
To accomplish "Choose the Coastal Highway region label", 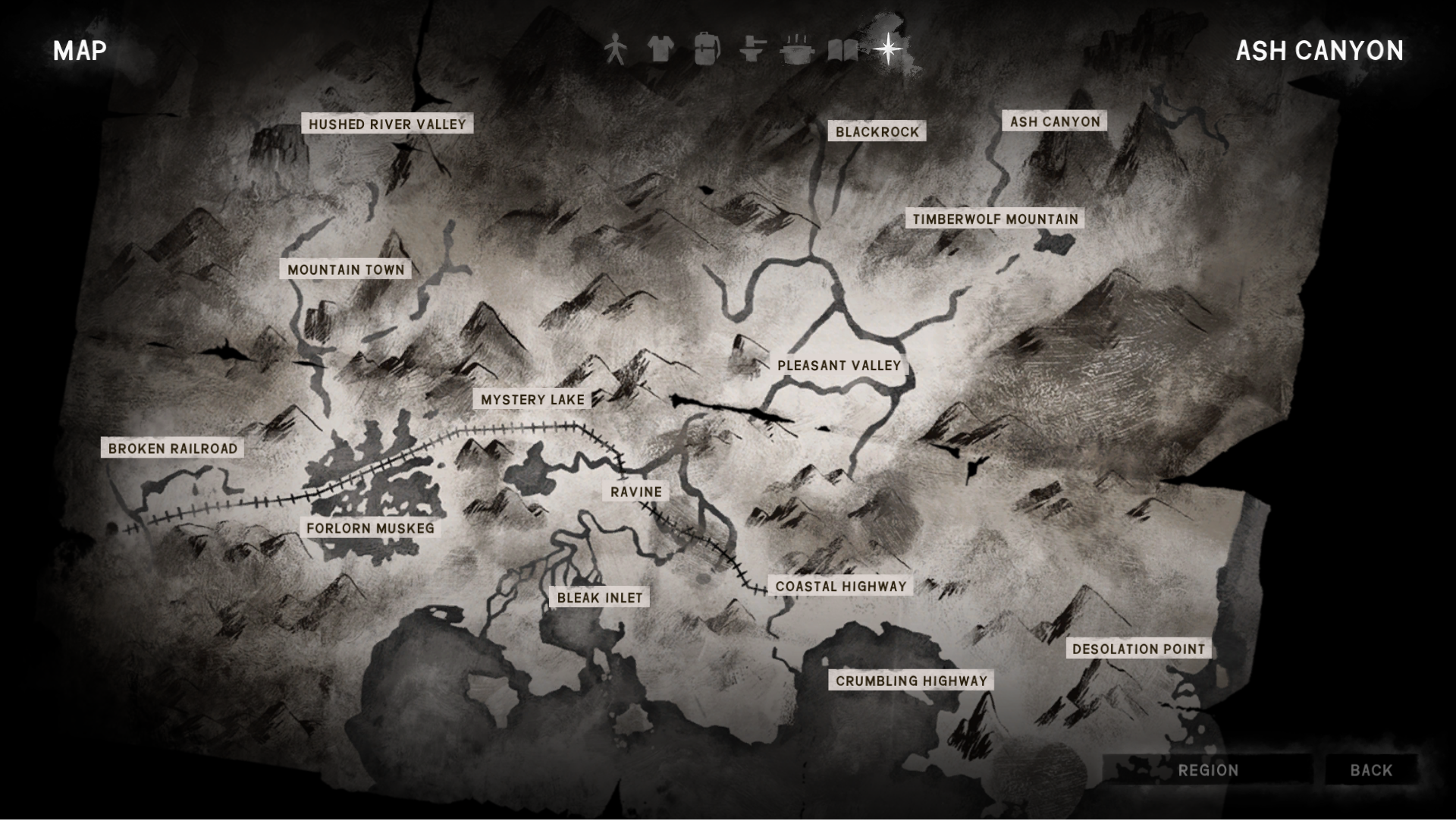I will tap(840, 587).
